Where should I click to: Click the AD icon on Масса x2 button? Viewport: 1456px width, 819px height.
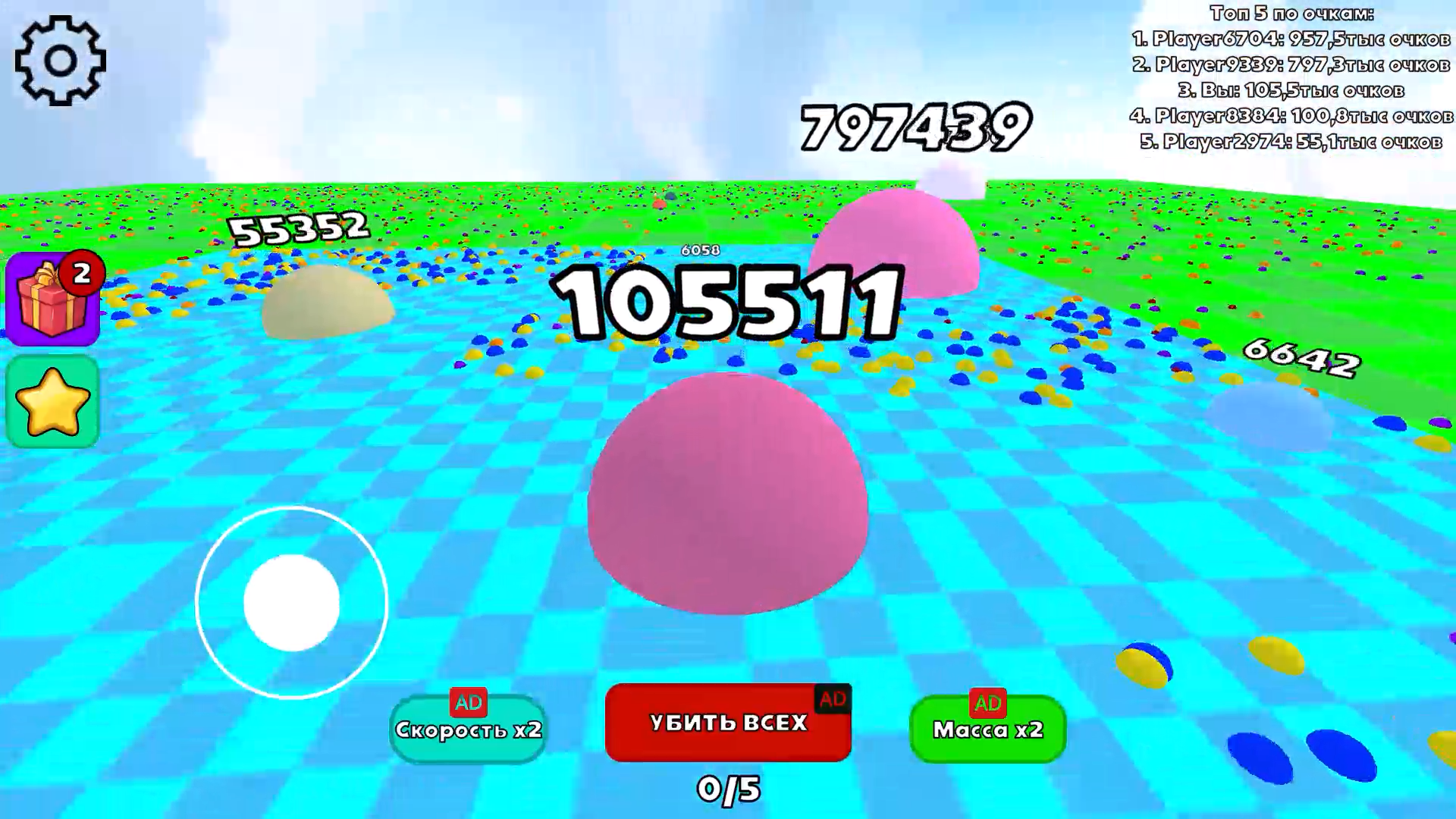click(x=987, y=703)
